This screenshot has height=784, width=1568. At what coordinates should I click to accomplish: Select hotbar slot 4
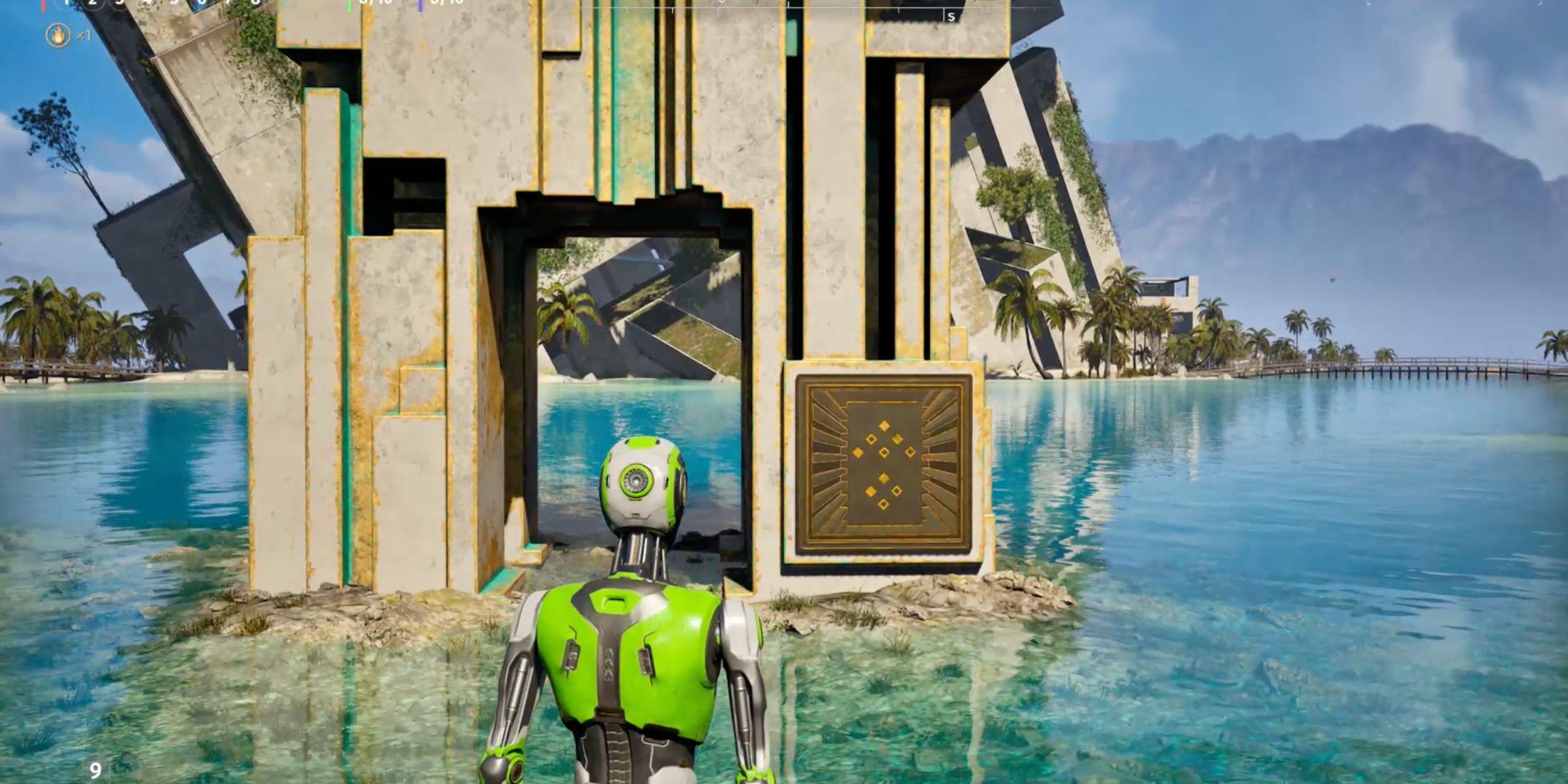(148, 4)
